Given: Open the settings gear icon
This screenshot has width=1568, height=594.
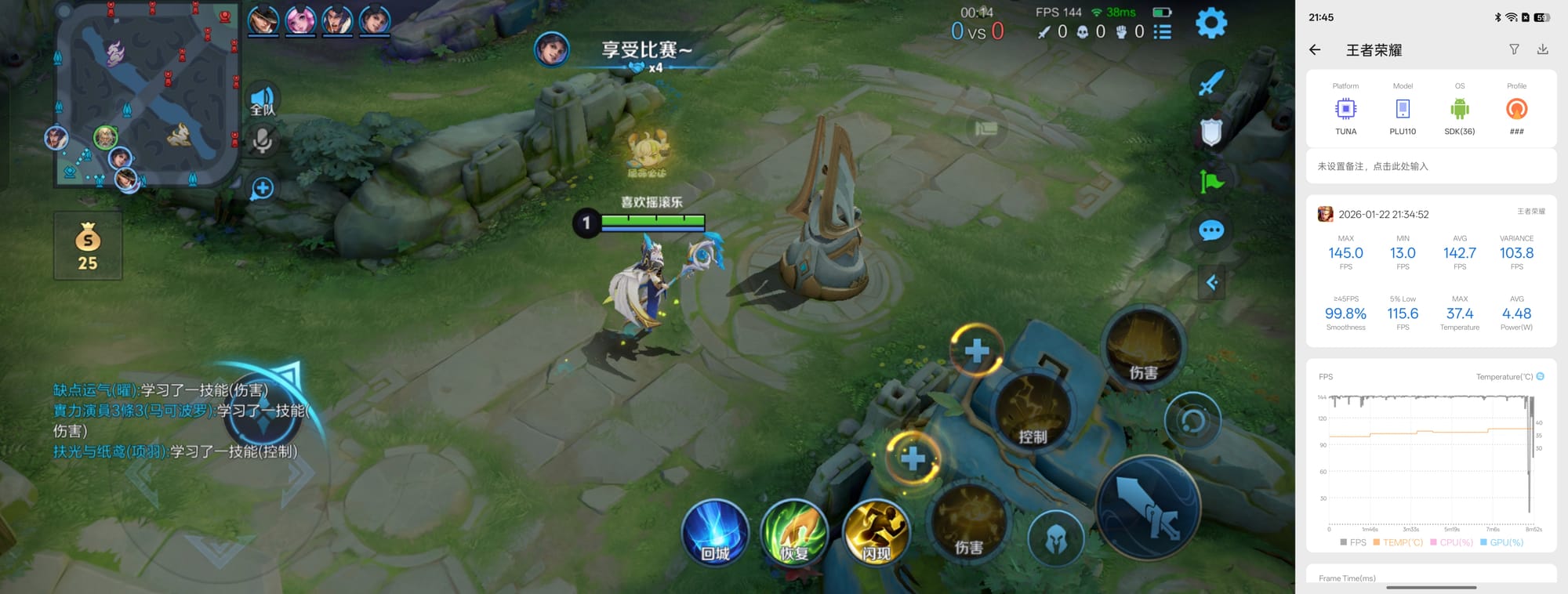Looking at the screenshot, I should (x=1210, y=24).
